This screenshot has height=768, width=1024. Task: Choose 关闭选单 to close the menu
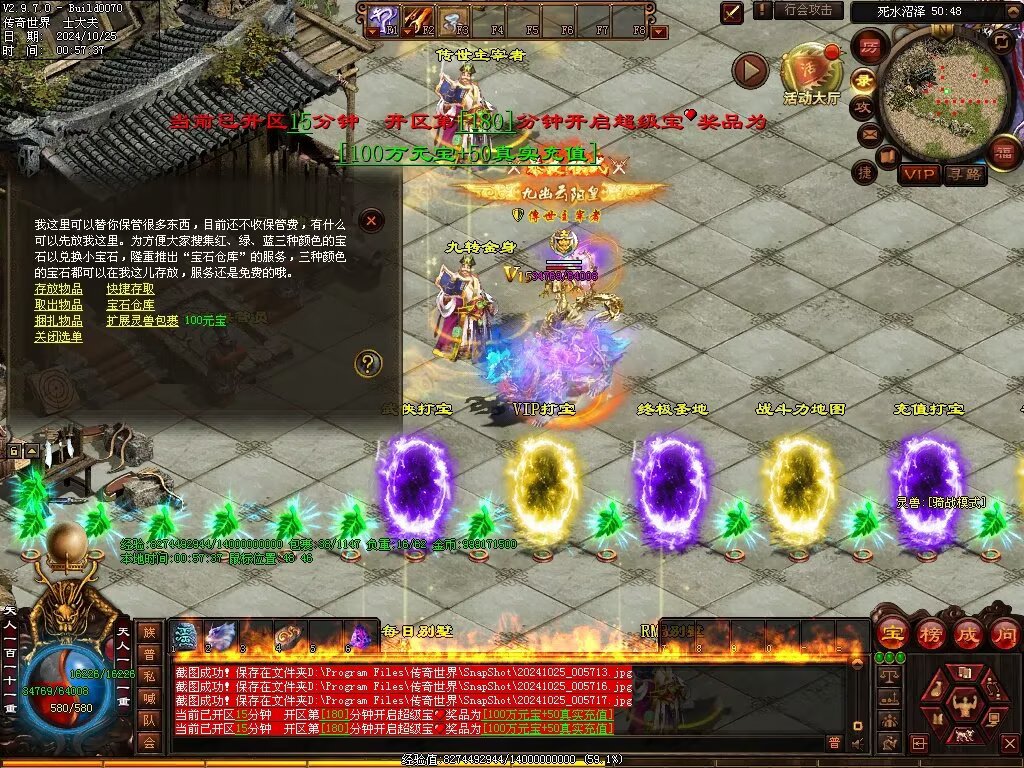pos(59,337)
